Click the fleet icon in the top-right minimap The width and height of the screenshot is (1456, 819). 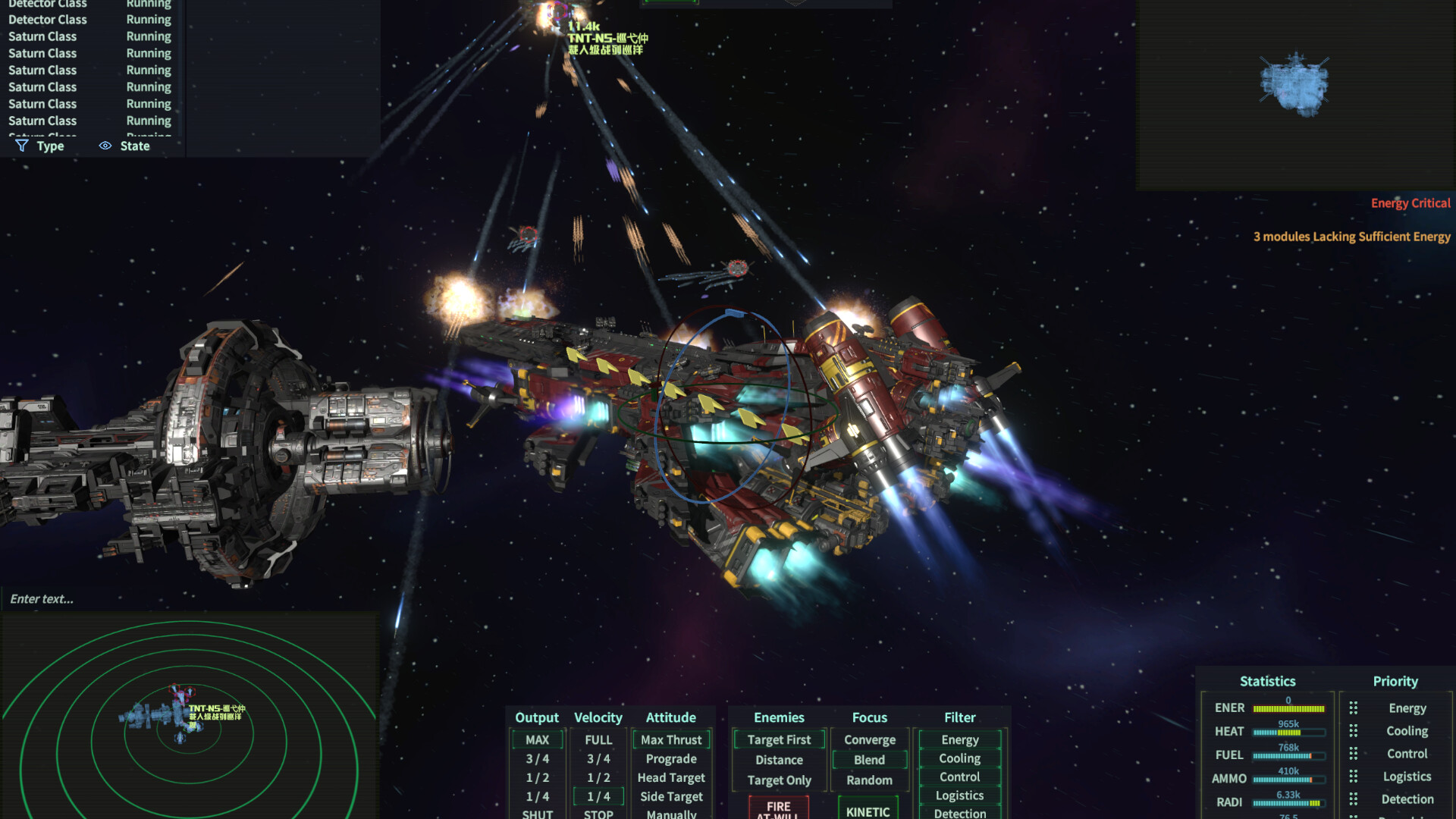coord(1294,85)
